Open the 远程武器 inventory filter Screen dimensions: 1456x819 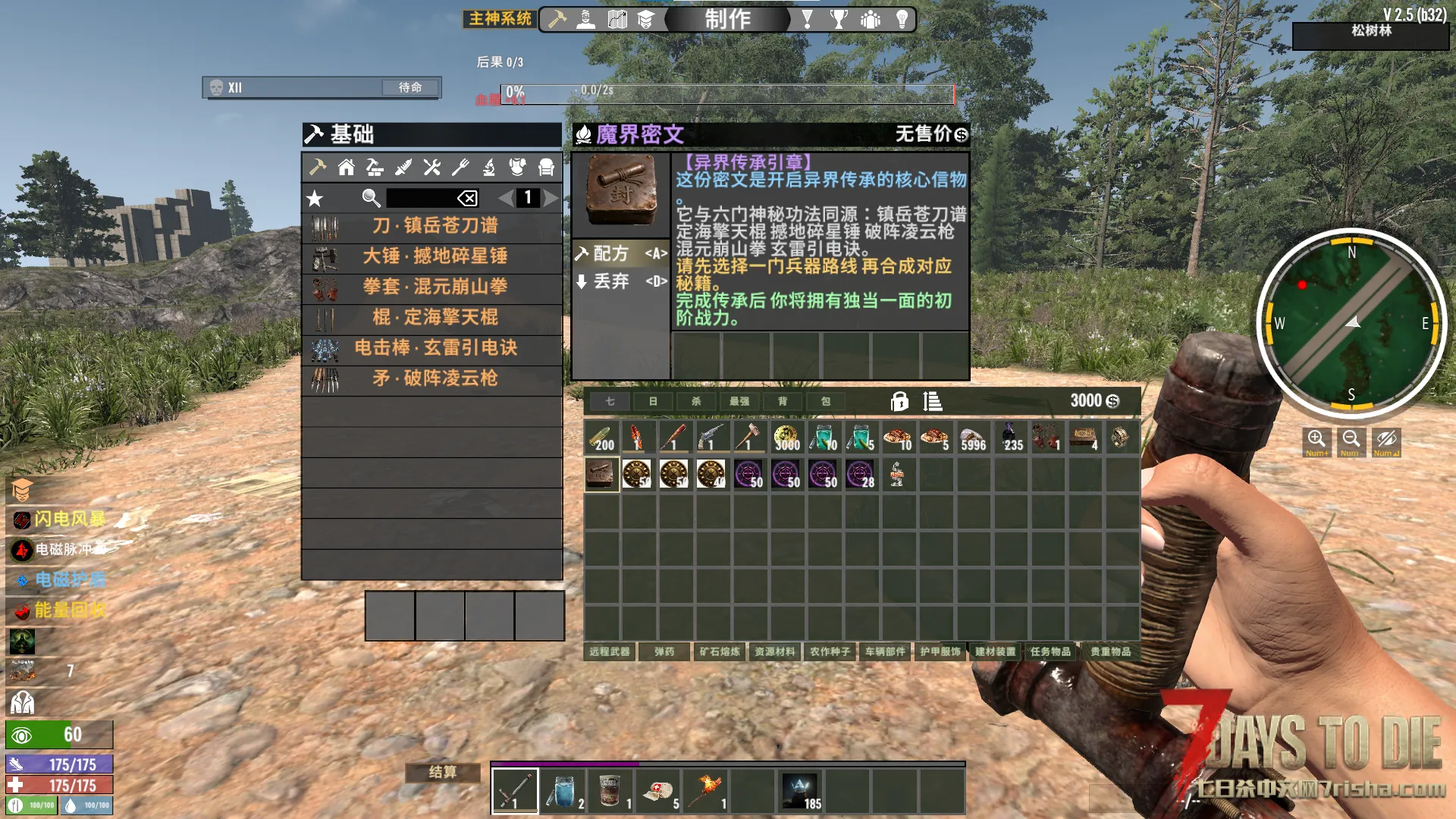click(x=610, y=651)
